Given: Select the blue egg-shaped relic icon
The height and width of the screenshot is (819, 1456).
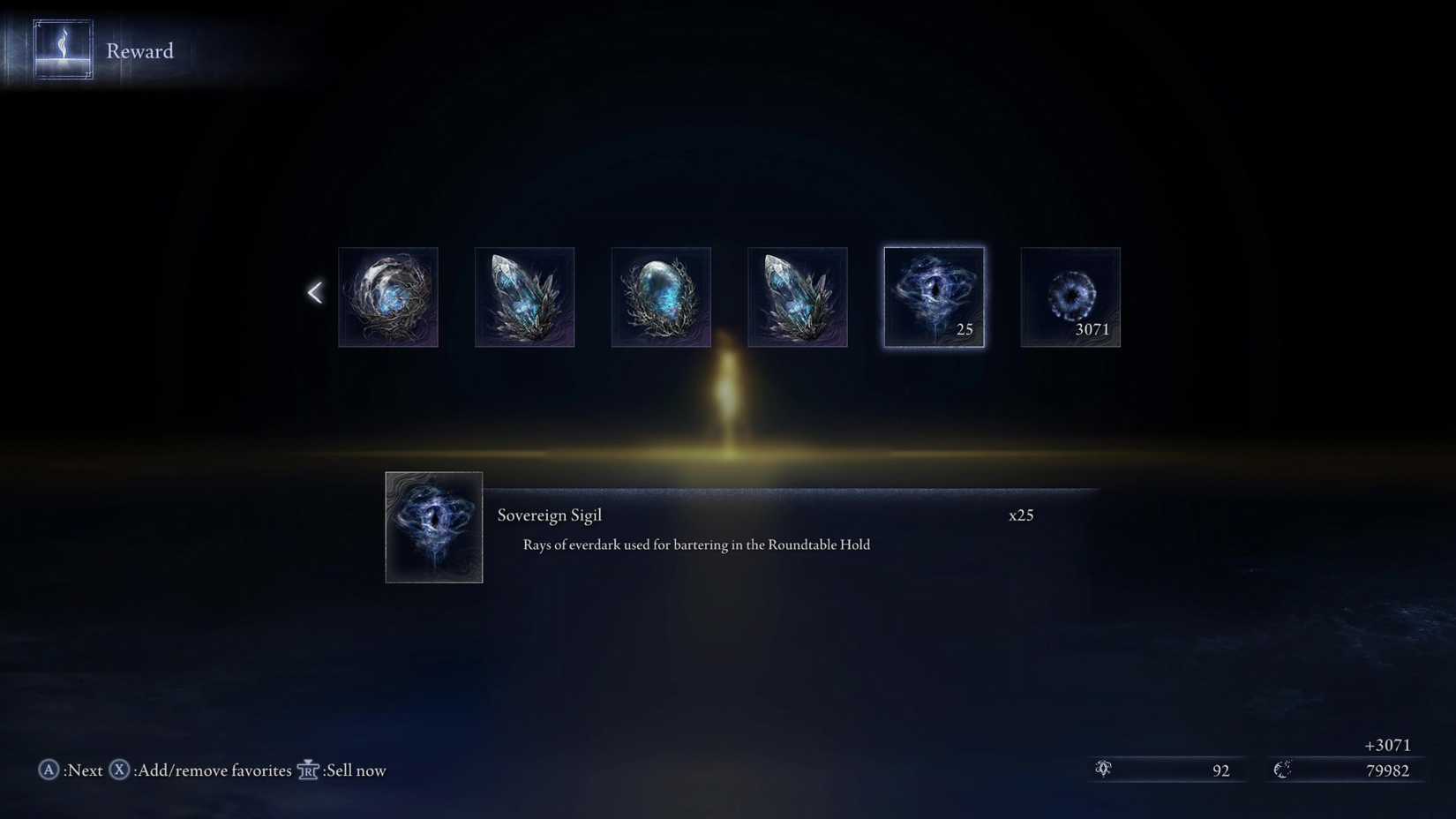Looking at the screenshot, I should click(660, 297).
